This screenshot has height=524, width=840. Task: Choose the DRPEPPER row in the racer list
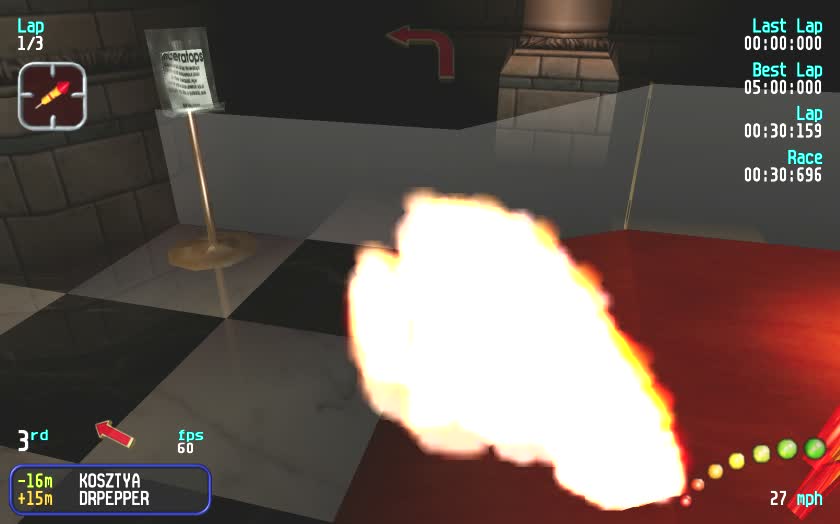pos(110,498)
